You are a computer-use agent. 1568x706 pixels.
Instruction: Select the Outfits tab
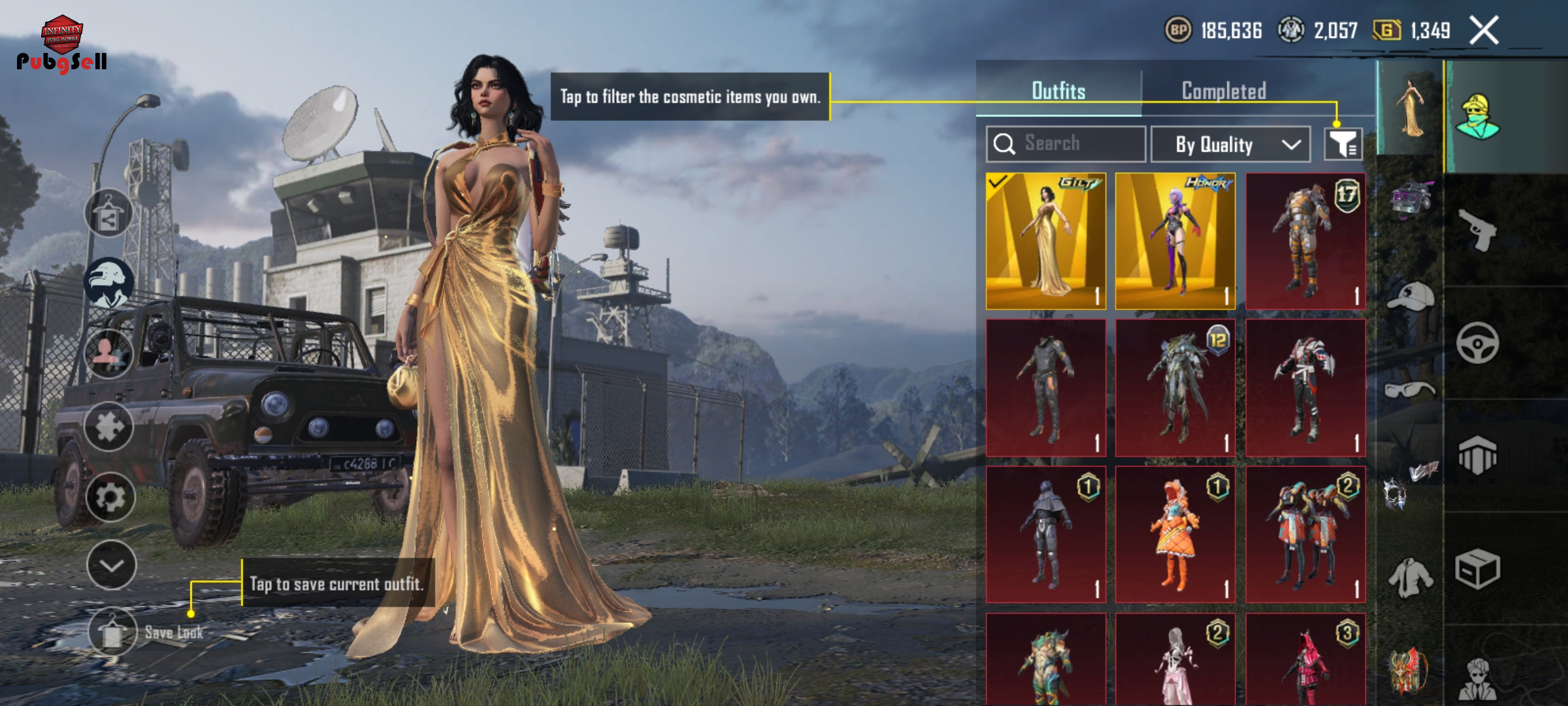(1058, 91)
